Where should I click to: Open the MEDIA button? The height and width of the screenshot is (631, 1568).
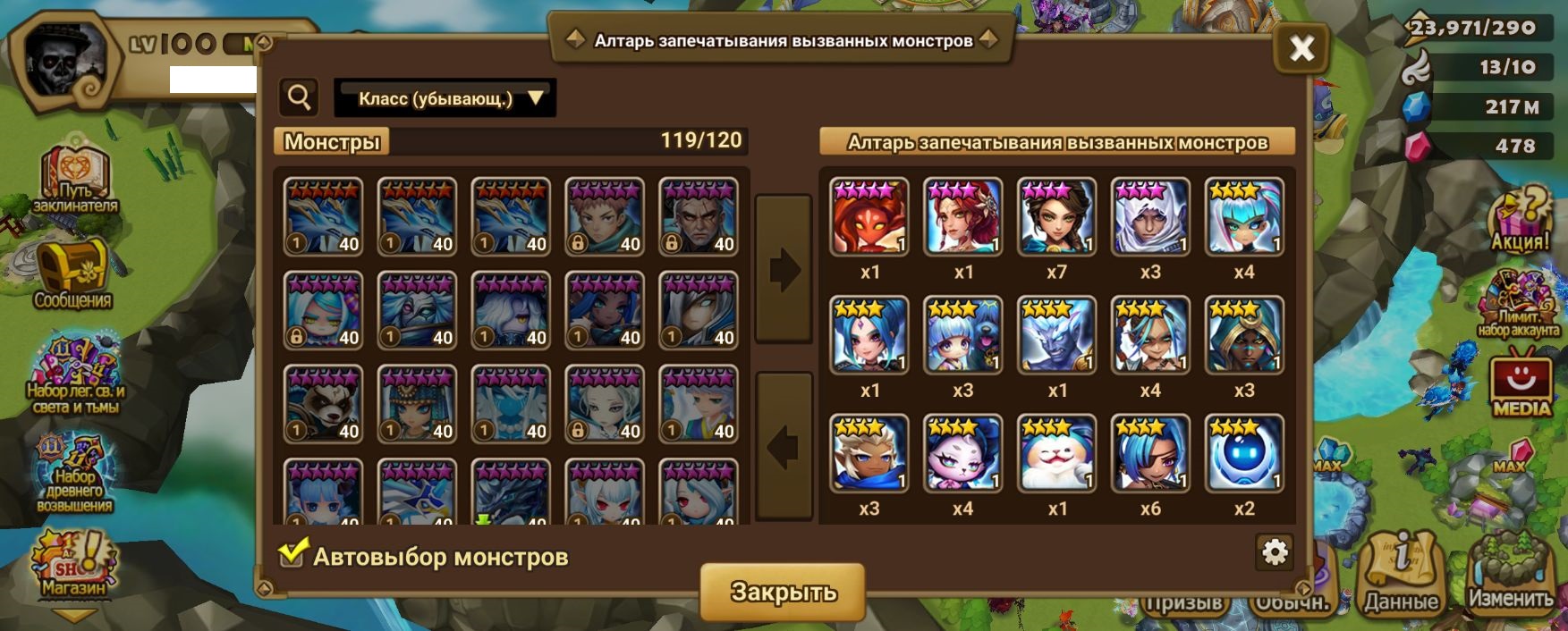pos(1521,386)
